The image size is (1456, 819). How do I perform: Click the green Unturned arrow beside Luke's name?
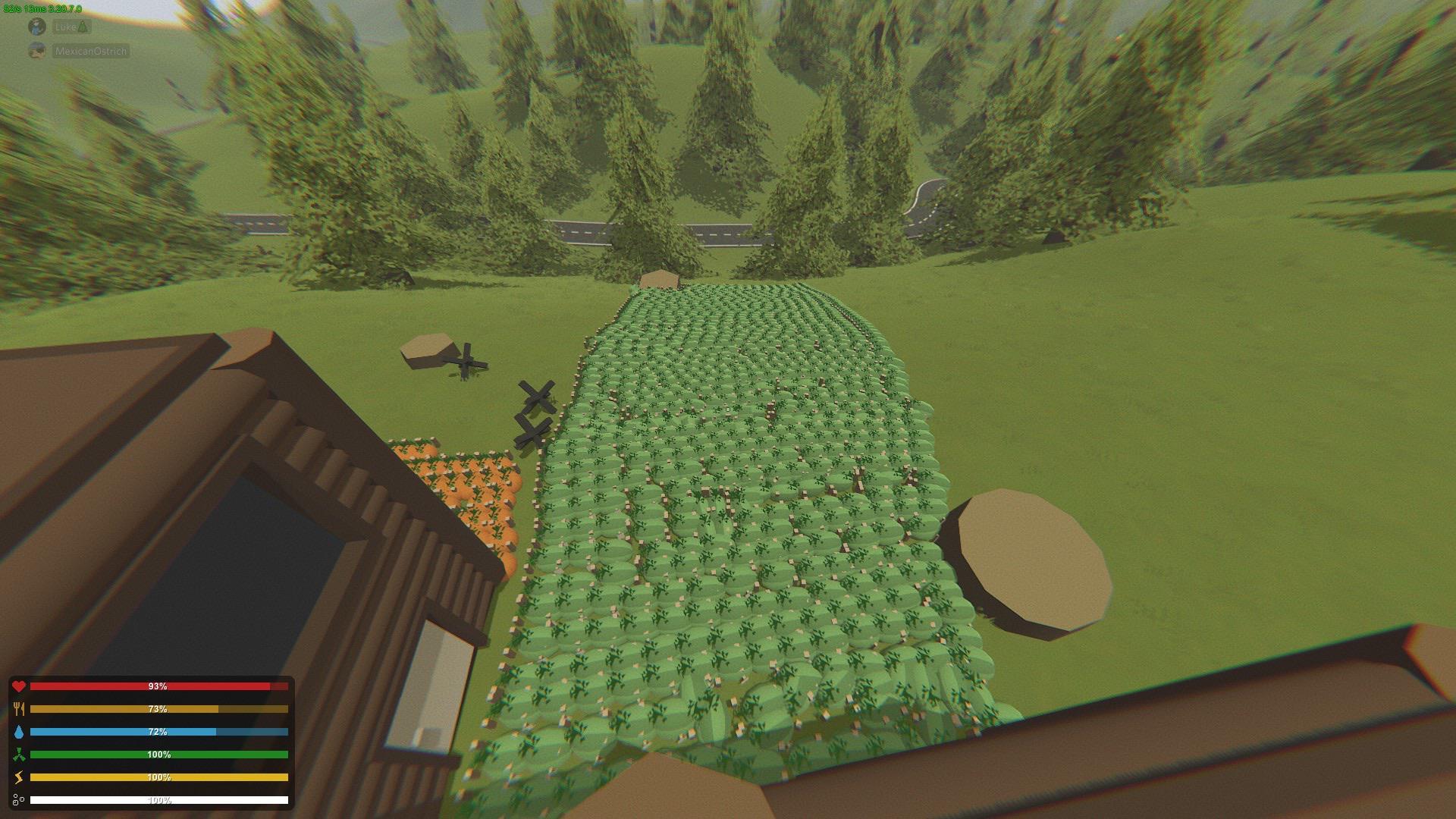pyautogui.click(x=80, y=27)
